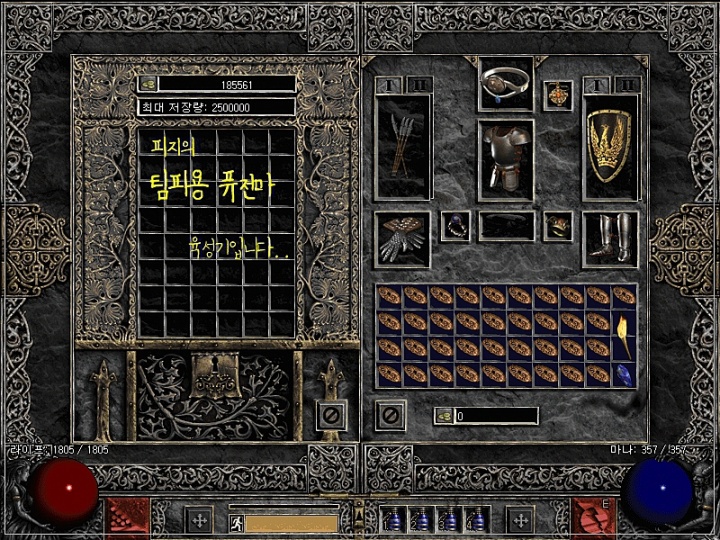This screenshot has width=720, height=540.
Task: Pick up the ring beside the gloves
Action: click(x=456, y=226)
